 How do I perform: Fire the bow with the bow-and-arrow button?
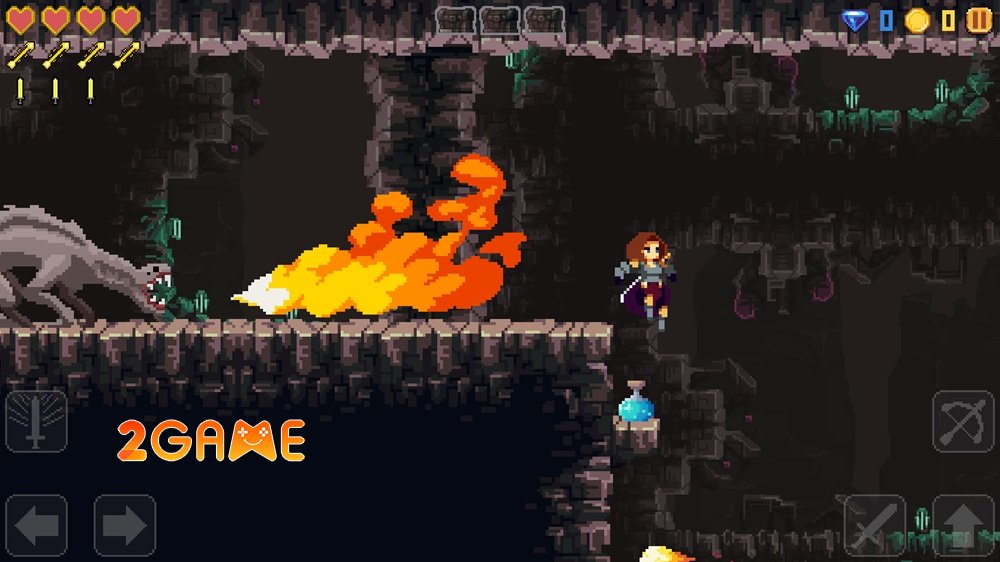pyautogui.click(x=963, y=421)
